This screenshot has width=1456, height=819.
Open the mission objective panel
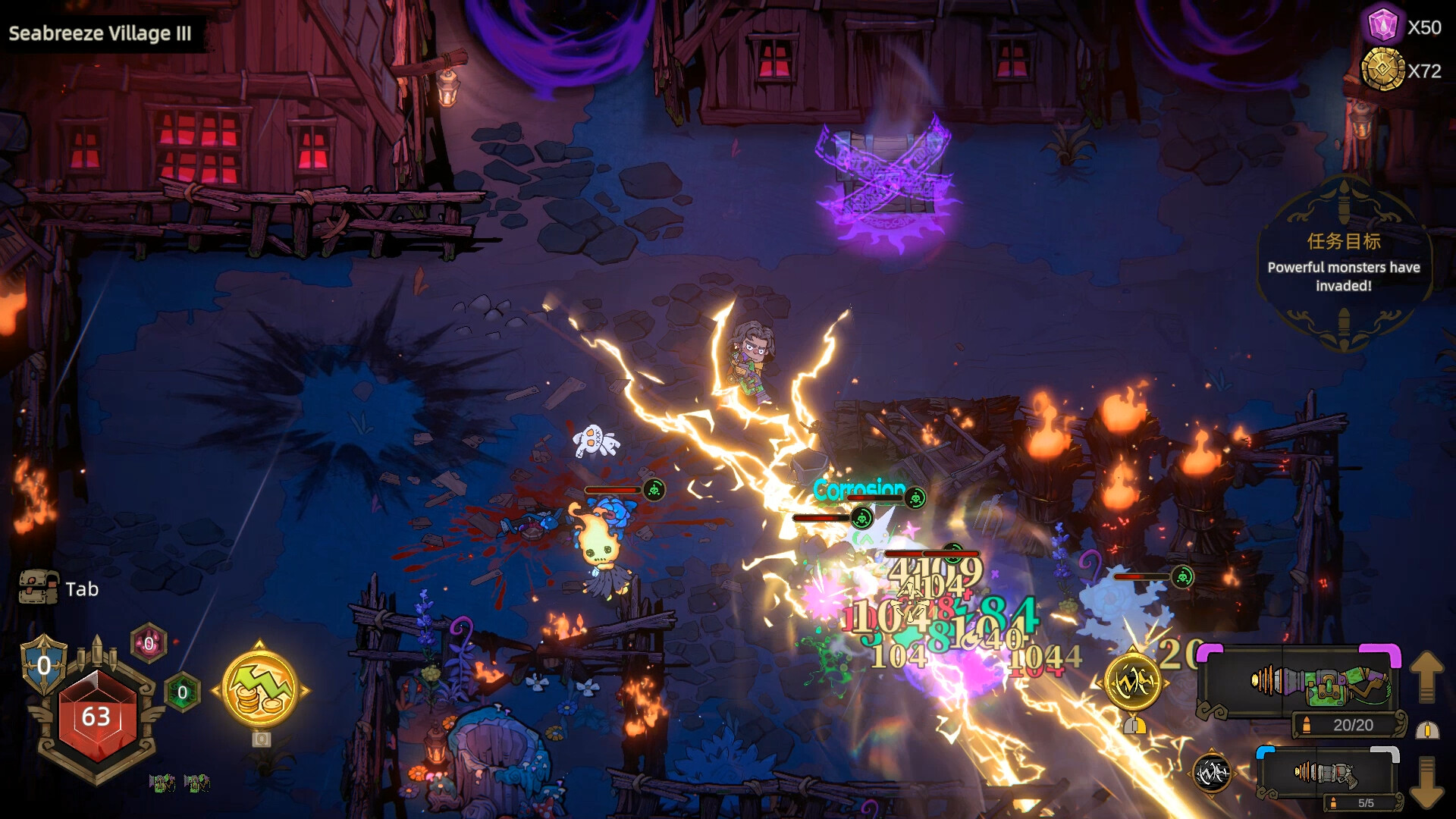coord(1343,262)
